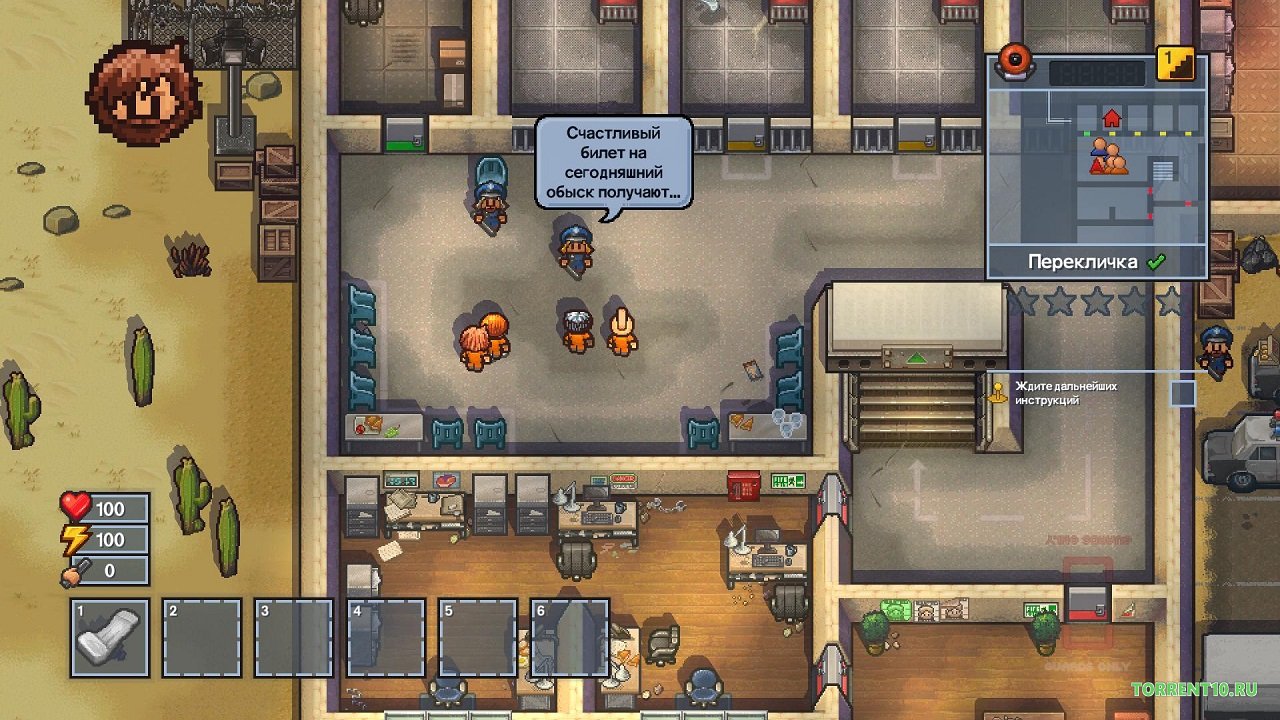Image resolution: width=1280 pixels, height=720 pixels.
Task: Select the red house marker on minimap
Action: click(1111, 119)
